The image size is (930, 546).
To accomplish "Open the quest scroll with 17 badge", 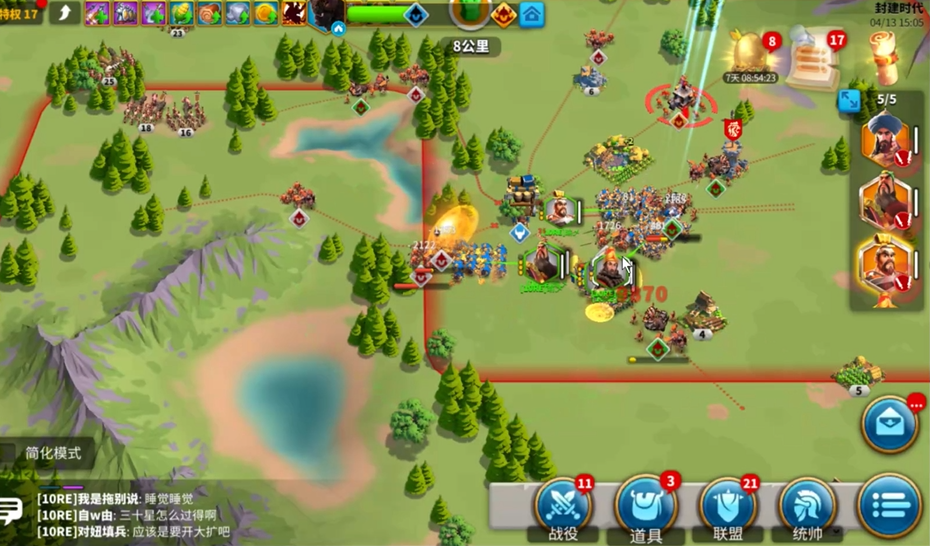I will (x=813, y=58).
